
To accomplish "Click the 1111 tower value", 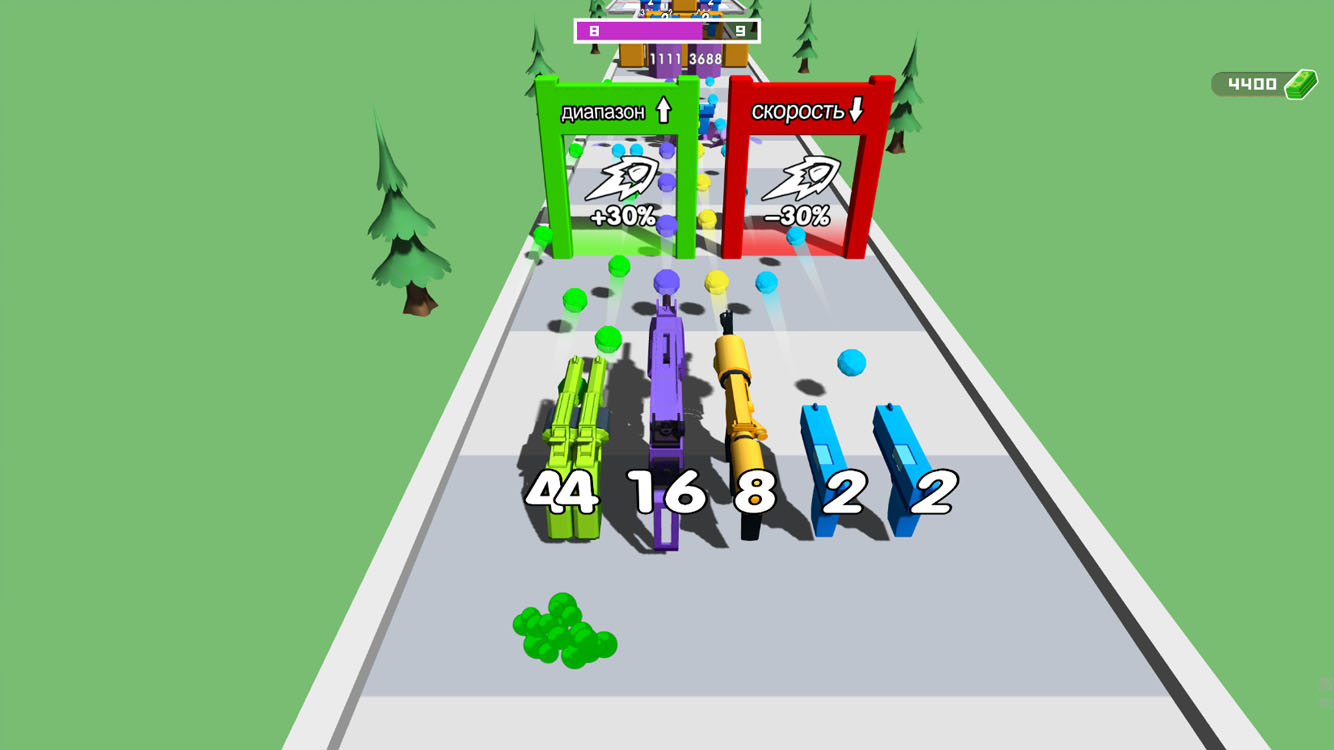I will [x=666, y=58].
